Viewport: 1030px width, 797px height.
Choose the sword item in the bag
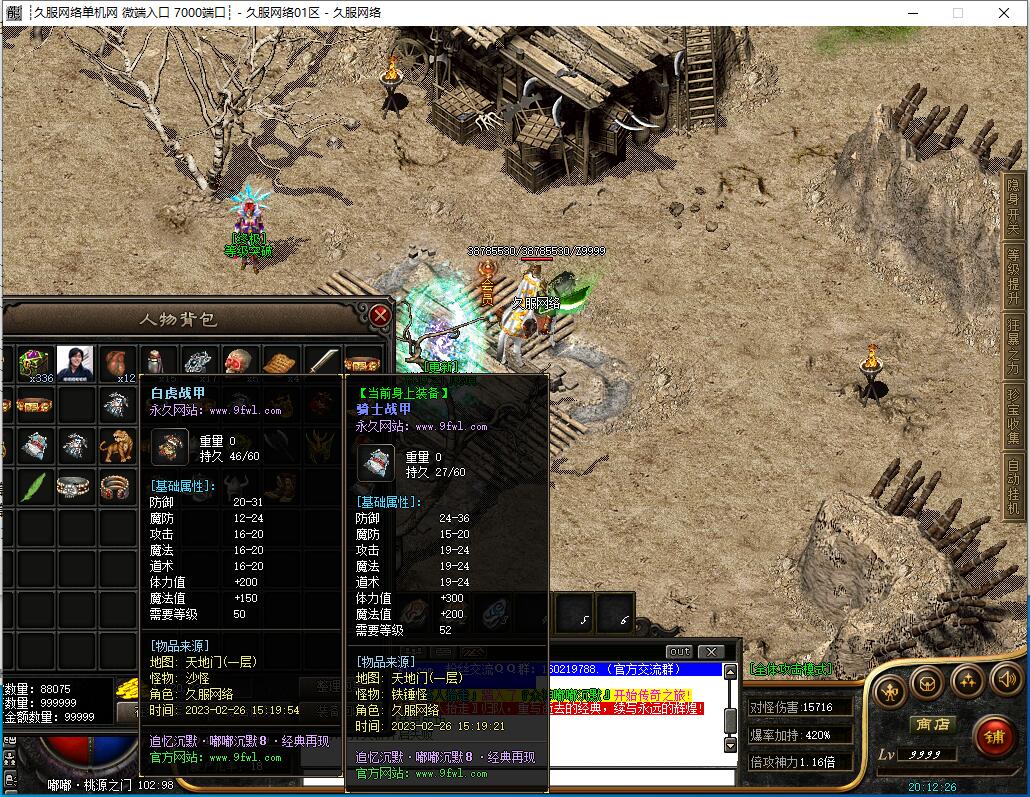pos(322,363)
